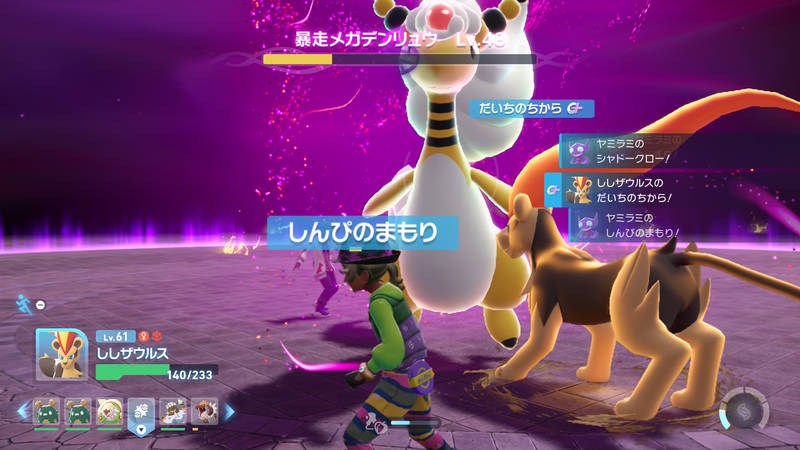800x450 pixels.
Task: Select the ししザウルス active Pokémon portrait
Action: tap(59, 354)
